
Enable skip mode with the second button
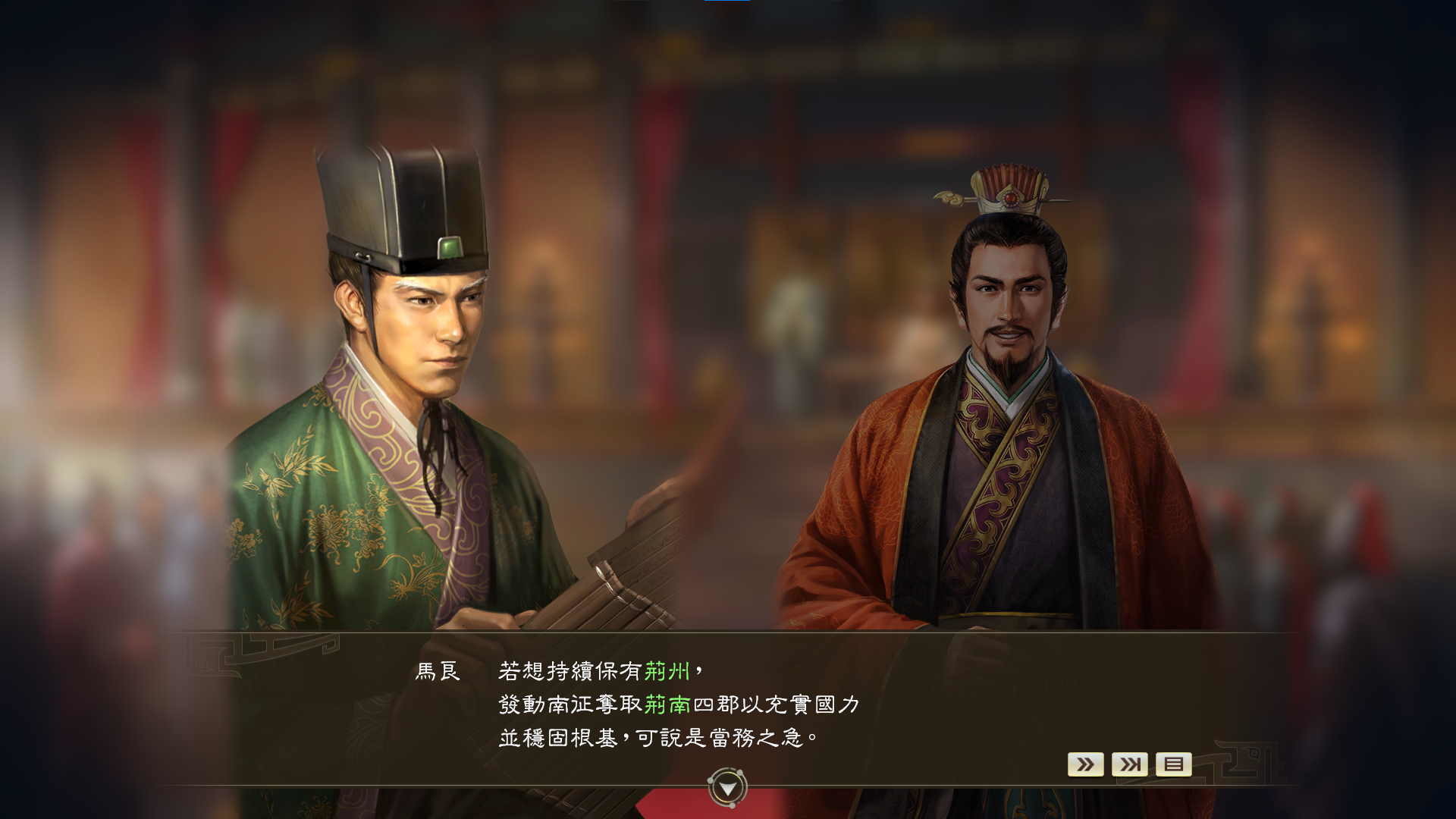[x=1129, y=764]
